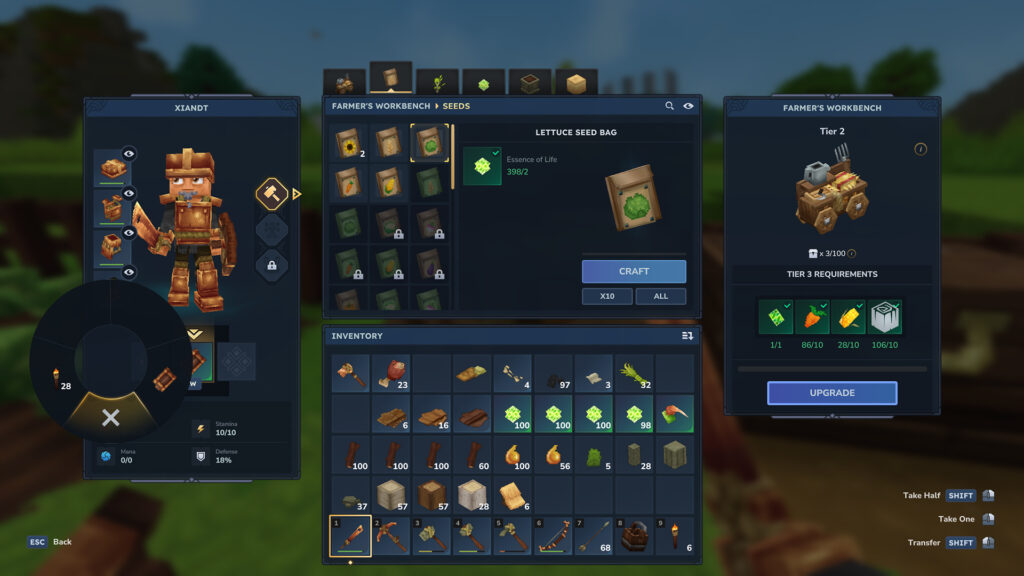The height and width of the screenshot is (576, 1024).
Task: Show workbench tier info
Action: [921, 149]
